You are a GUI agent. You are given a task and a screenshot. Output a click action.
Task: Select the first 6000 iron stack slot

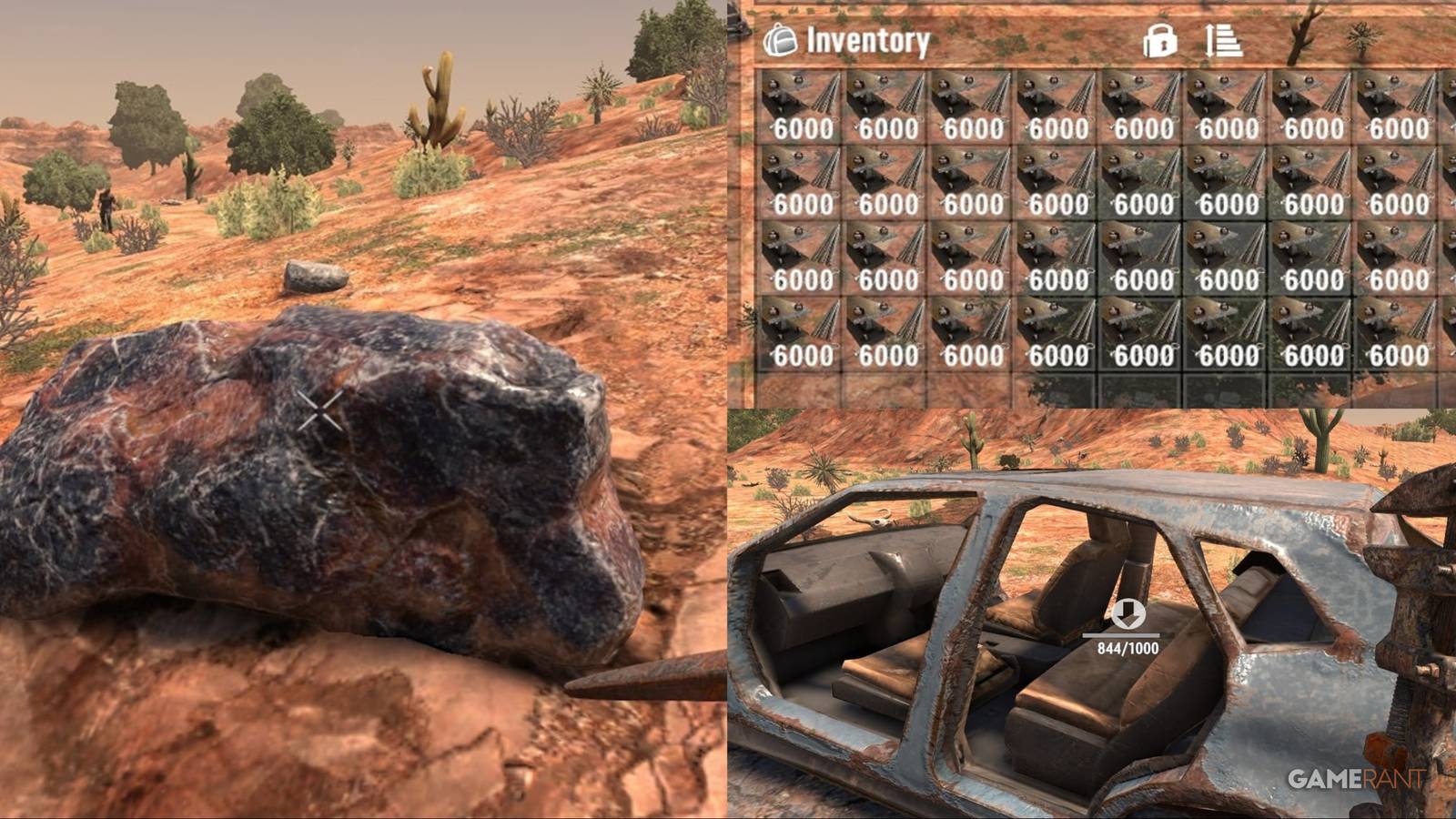(799, 105)
